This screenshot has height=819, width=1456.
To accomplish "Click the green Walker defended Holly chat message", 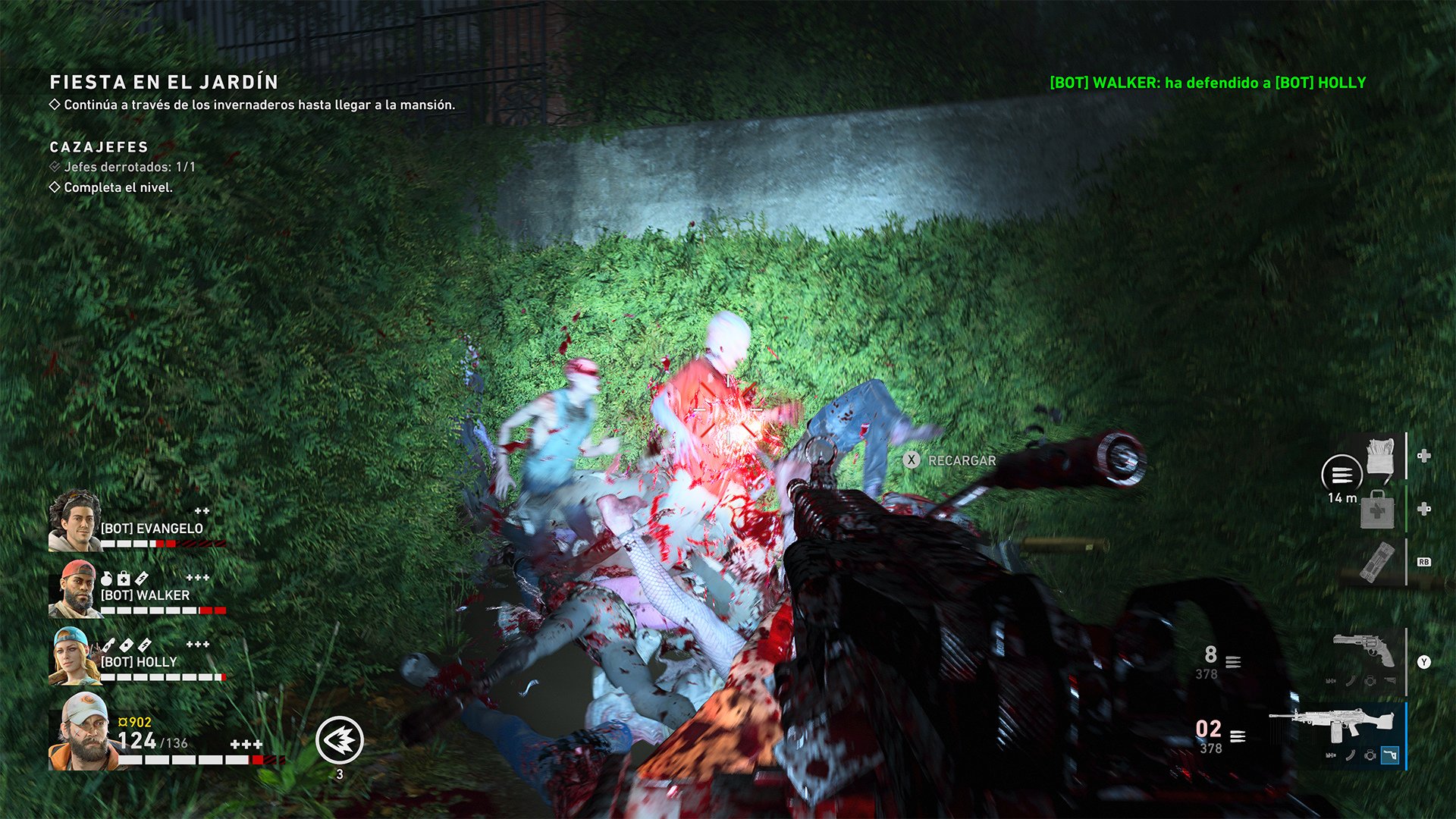I will [1207, 83].
